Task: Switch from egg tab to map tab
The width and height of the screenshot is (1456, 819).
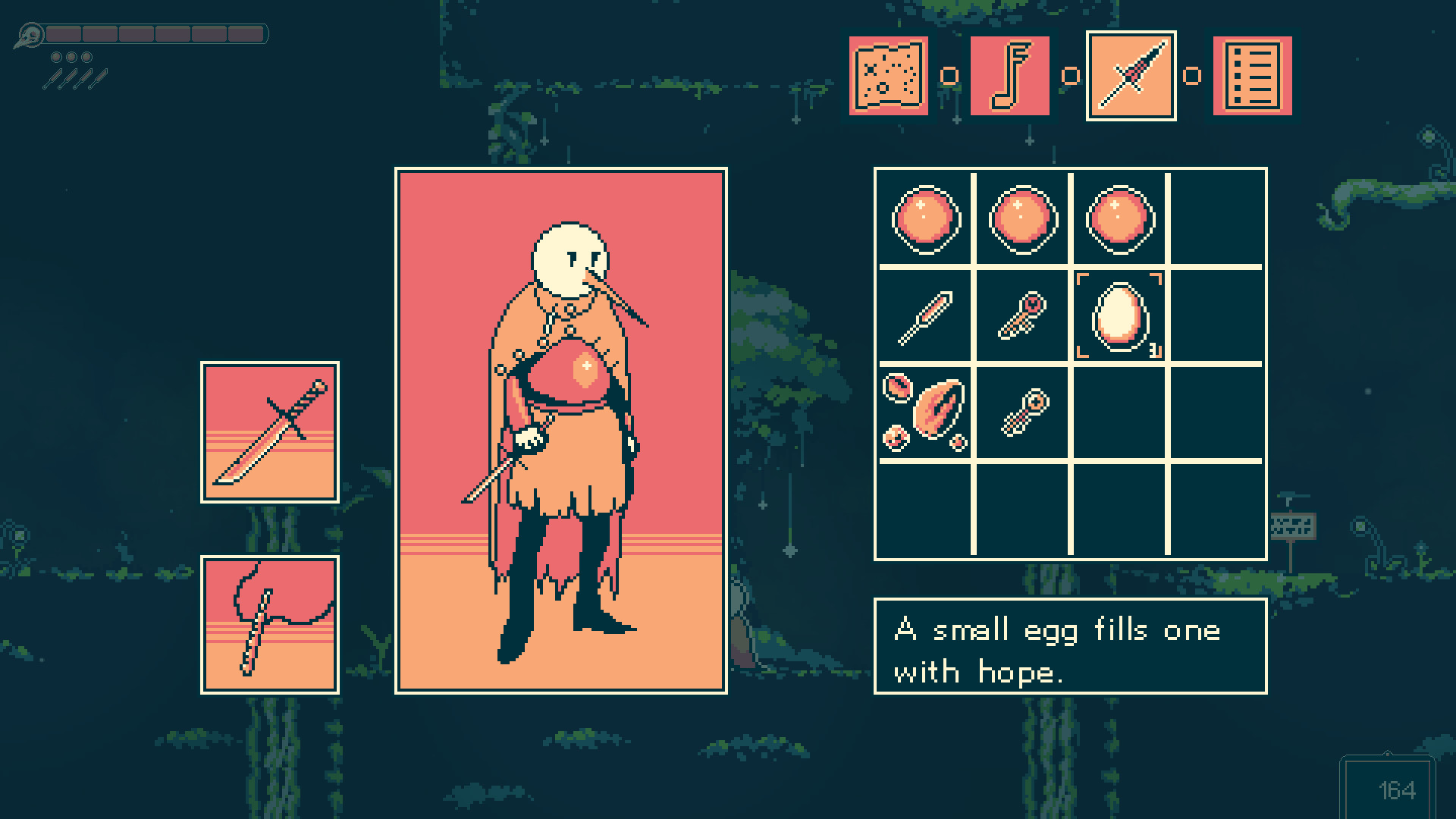Action: [x=887, y=76]
